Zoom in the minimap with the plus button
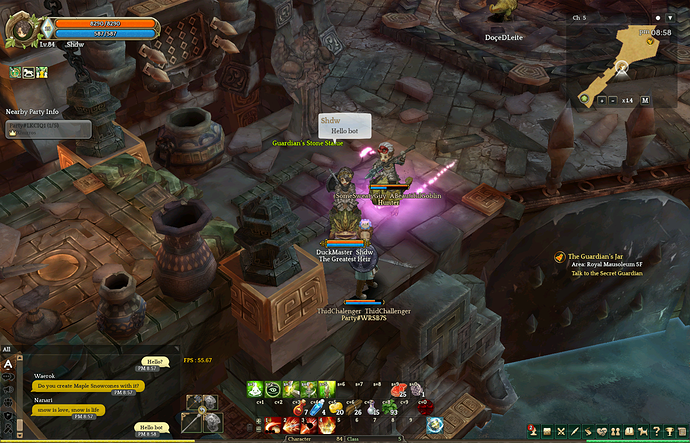The height and width of the screenshot is (443, 690). point(600,100)
